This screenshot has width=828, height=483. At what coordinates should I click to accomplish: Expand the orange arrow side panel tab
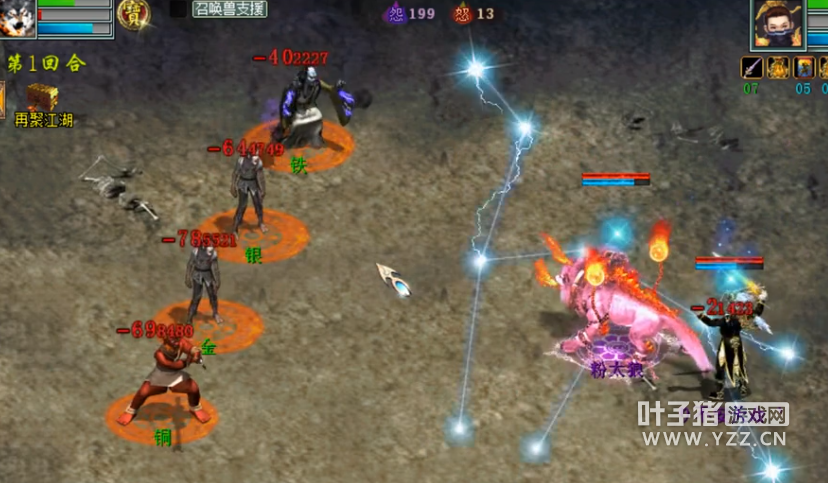click(x=2, y=99)
